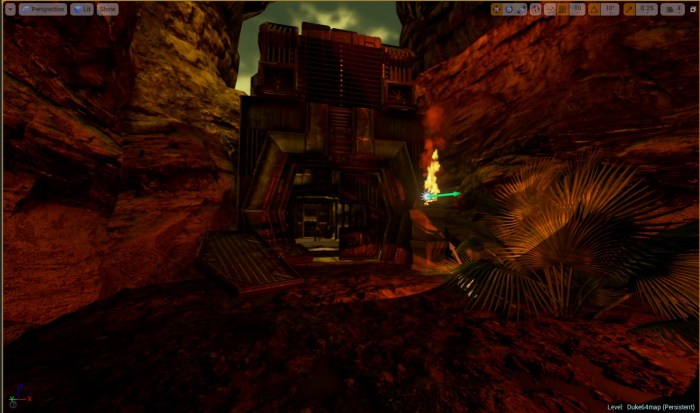Open the Perspective view mode menu

pos(42,9)
